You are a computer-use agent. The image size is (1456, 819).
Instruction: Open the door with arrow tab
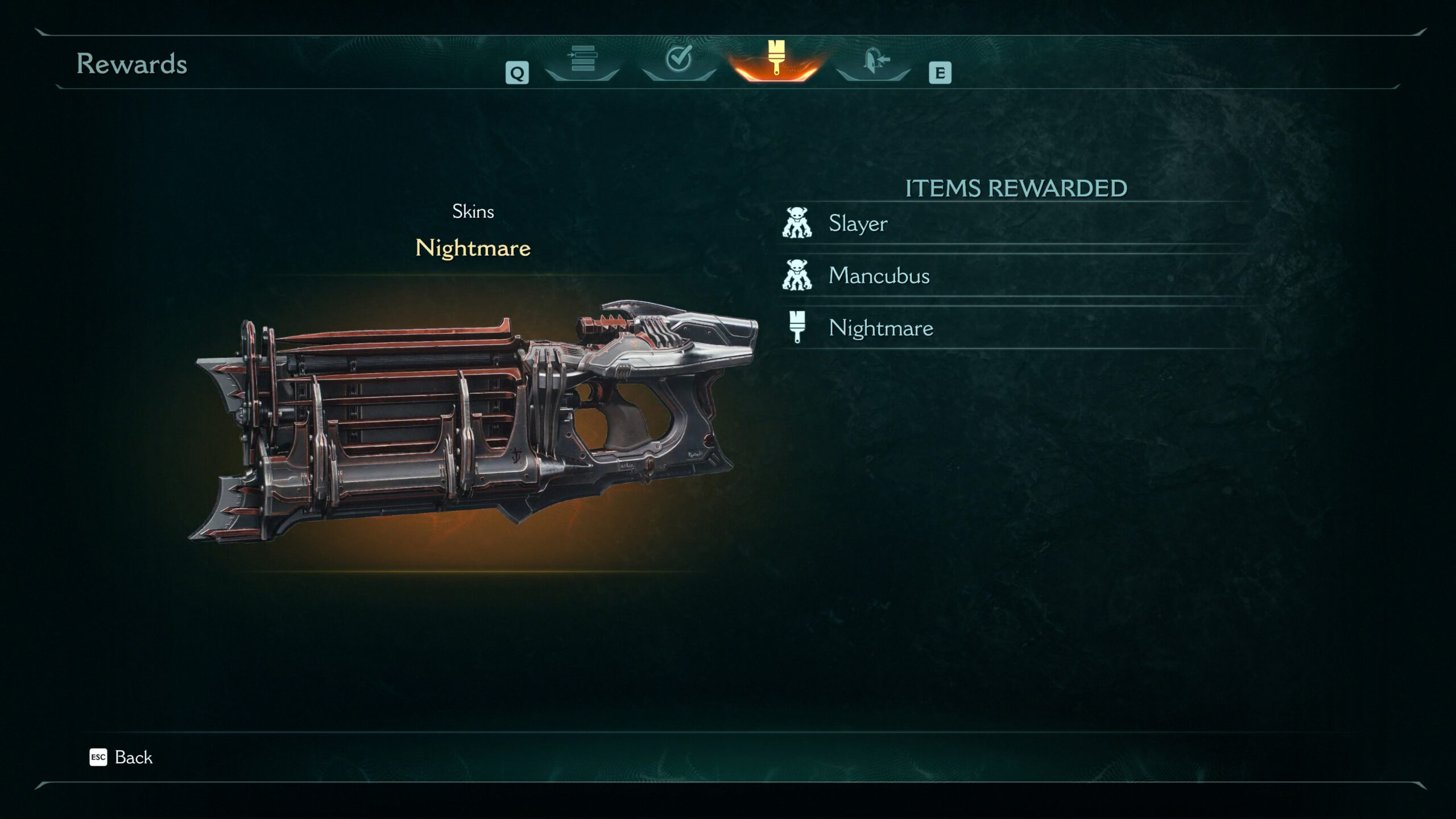tap(874, 60)
